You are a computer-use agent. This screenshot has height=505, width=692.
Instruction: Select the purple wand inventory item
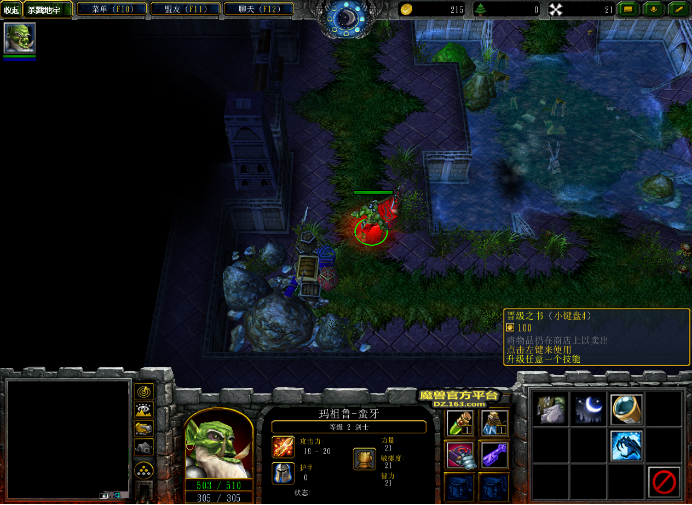point(493,454)
